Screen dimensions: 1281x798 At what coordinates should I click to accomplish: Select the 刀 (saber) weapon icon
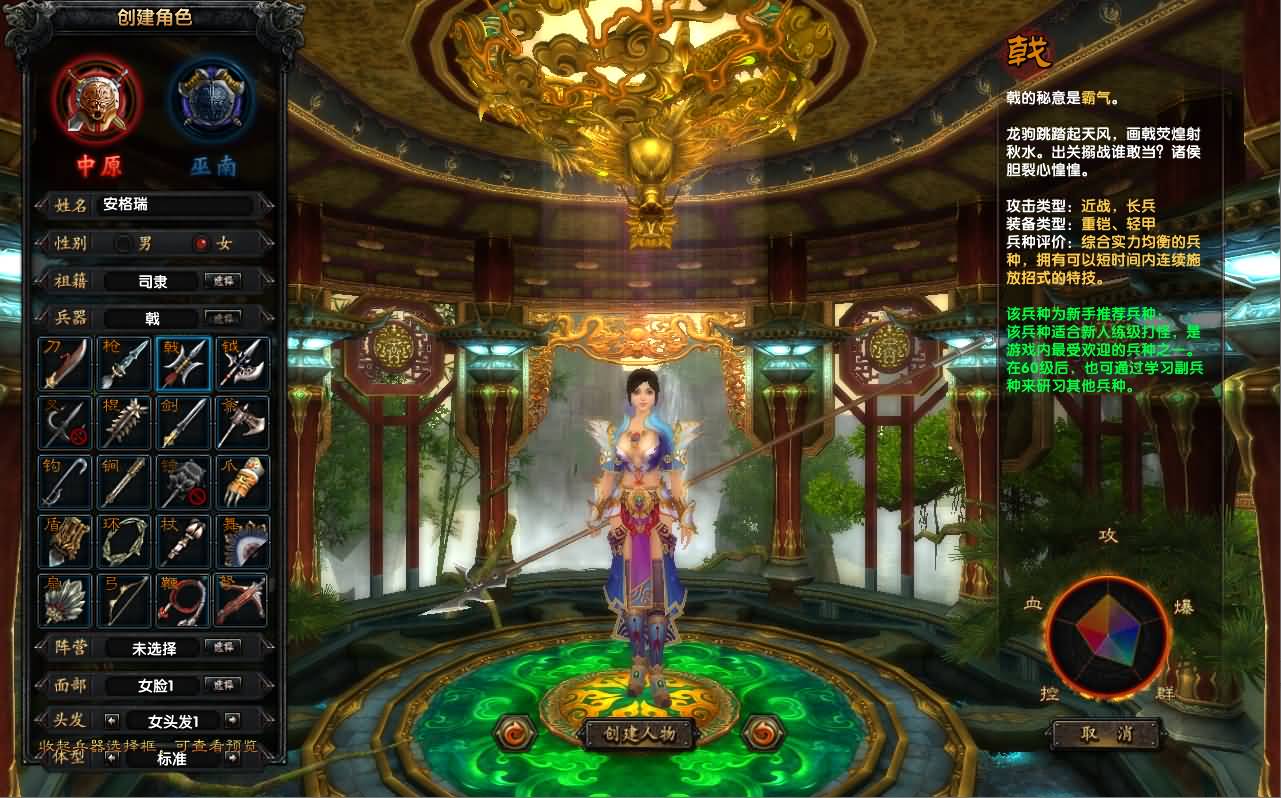click(x=64, y=362)
